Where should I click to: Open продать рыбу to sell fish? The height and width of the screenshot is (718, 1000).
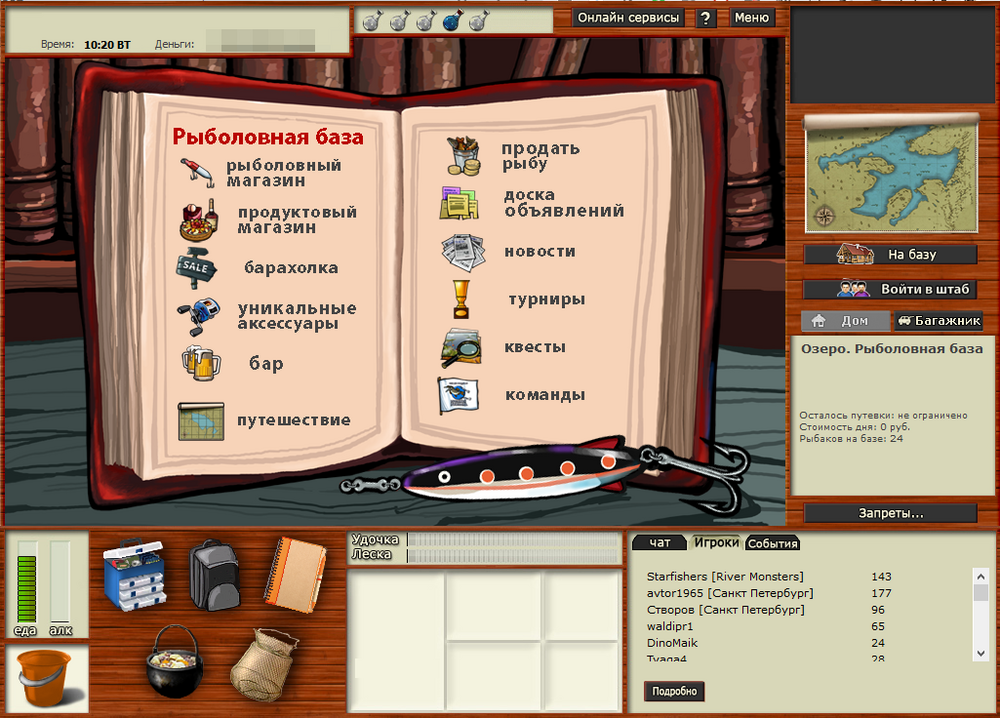click(540, 156)
